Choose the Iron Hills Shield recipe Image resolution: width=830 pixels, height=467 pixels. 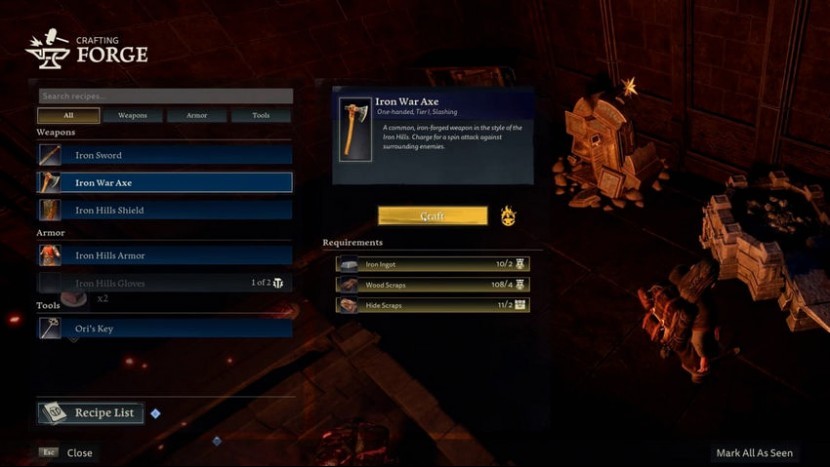point(165,210)
